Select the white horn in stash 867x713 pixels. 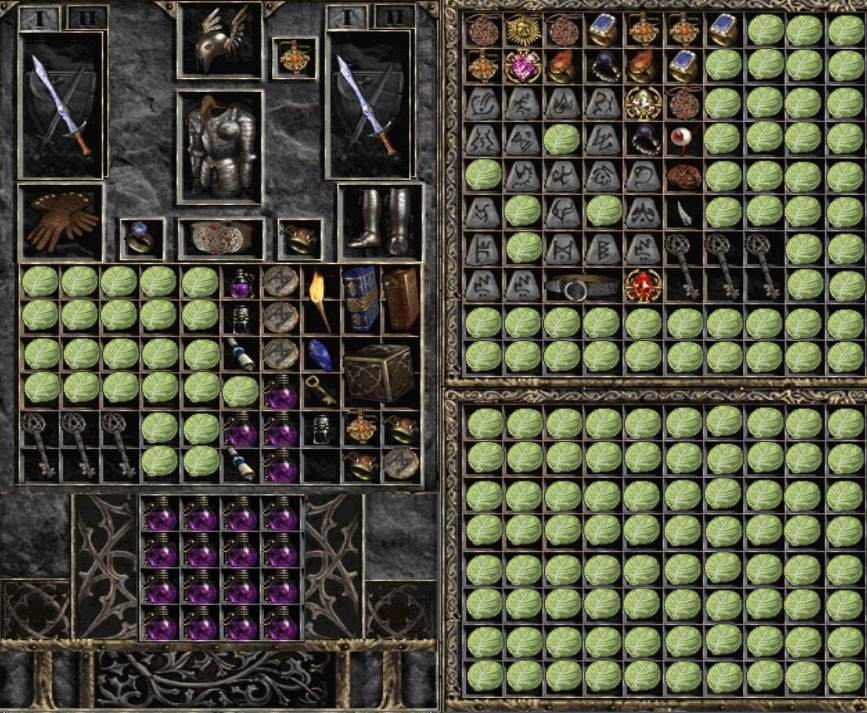684,212
